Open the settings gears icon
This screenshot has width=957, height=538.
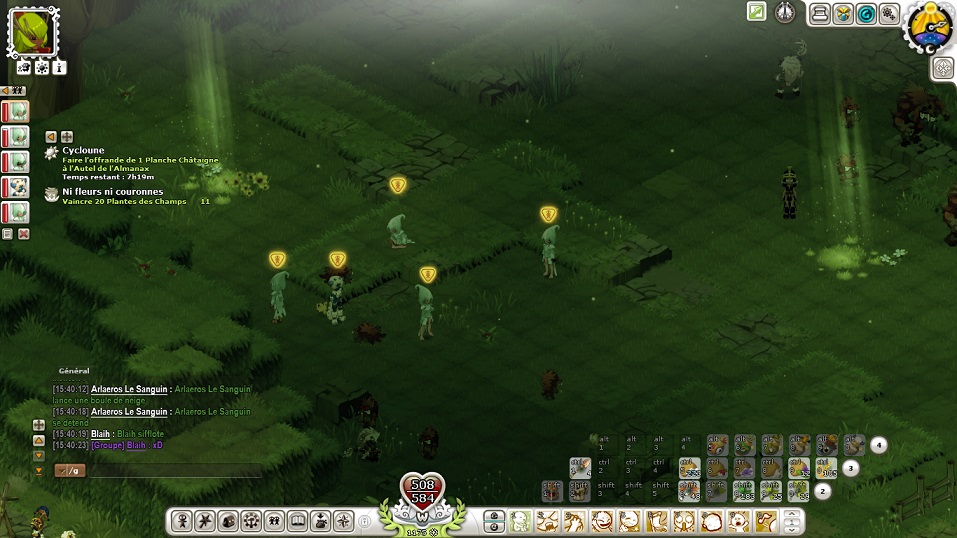point(888,14)
